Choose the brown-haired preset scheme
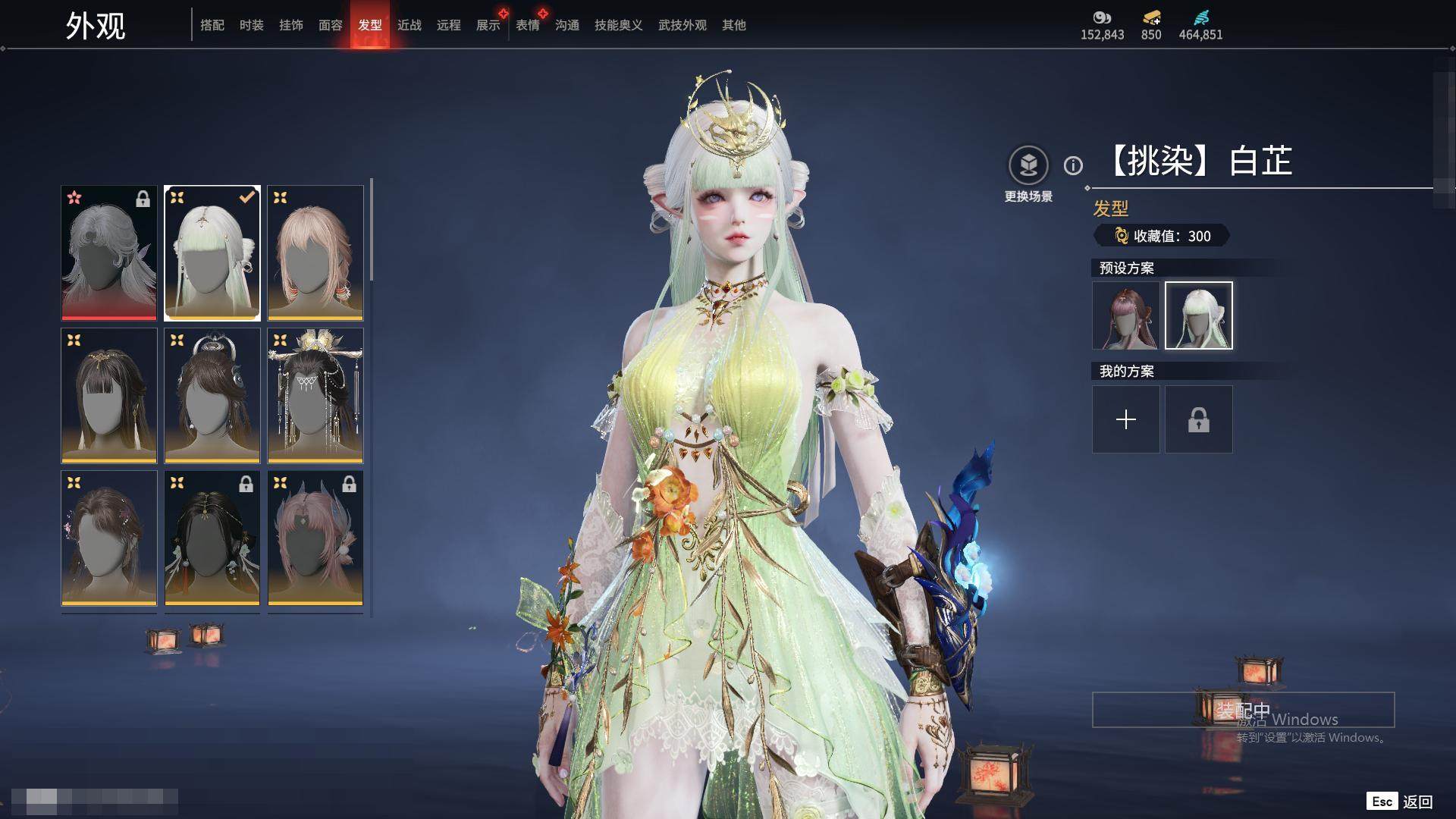1456x819 pixels. pos(1125,315)
